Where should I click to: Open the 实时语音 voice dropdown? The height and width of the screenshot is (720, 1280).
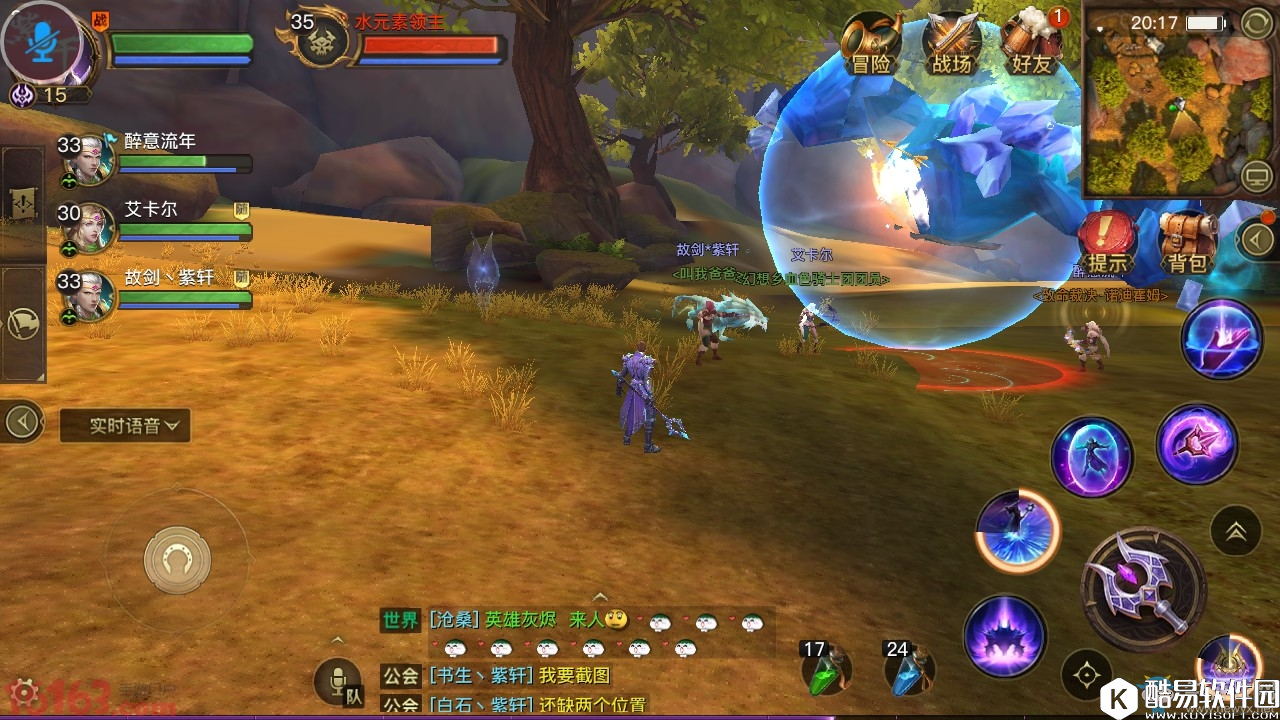coord(125,425)
